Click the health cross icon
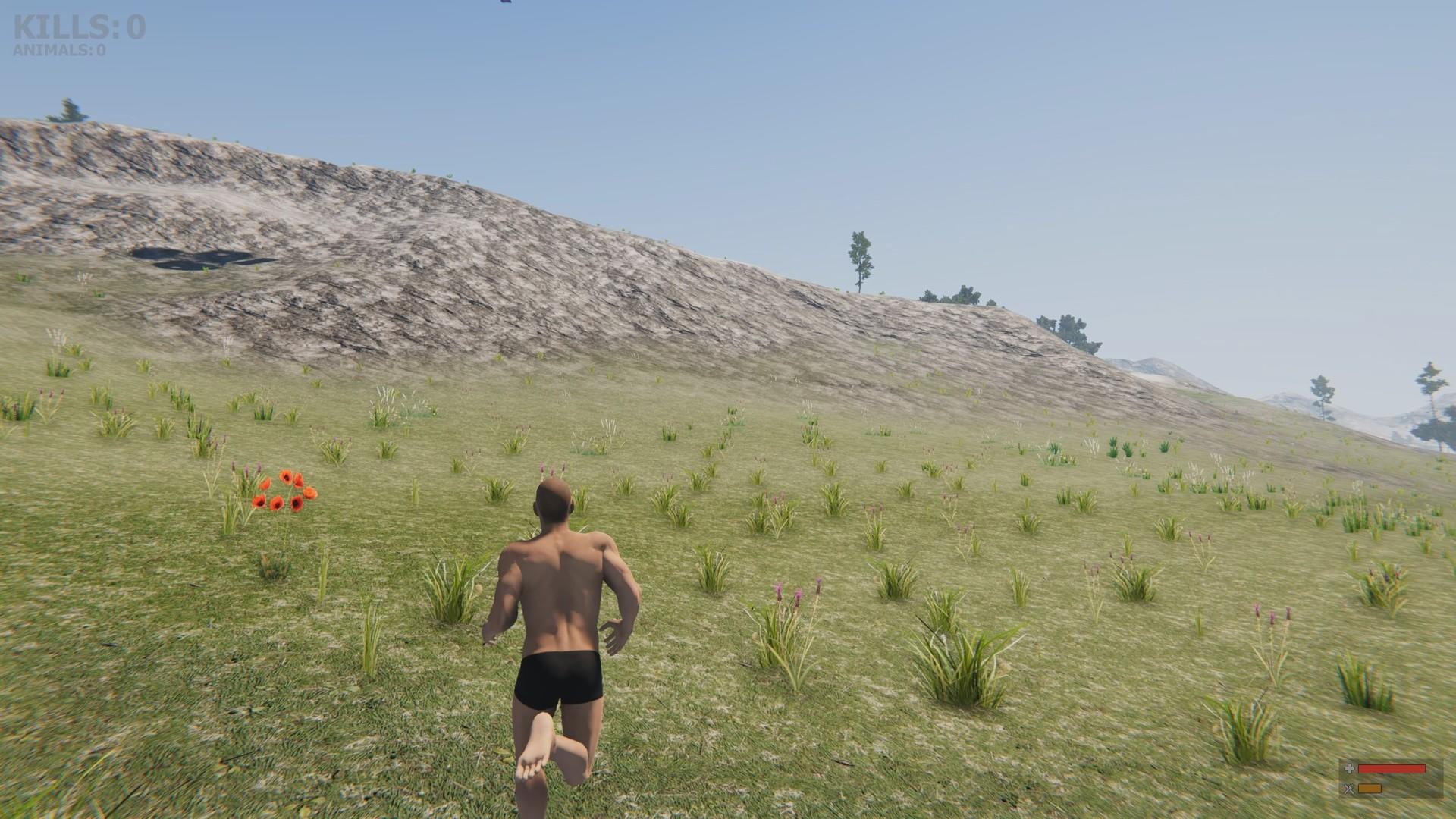 click(x=1348, y=768)
